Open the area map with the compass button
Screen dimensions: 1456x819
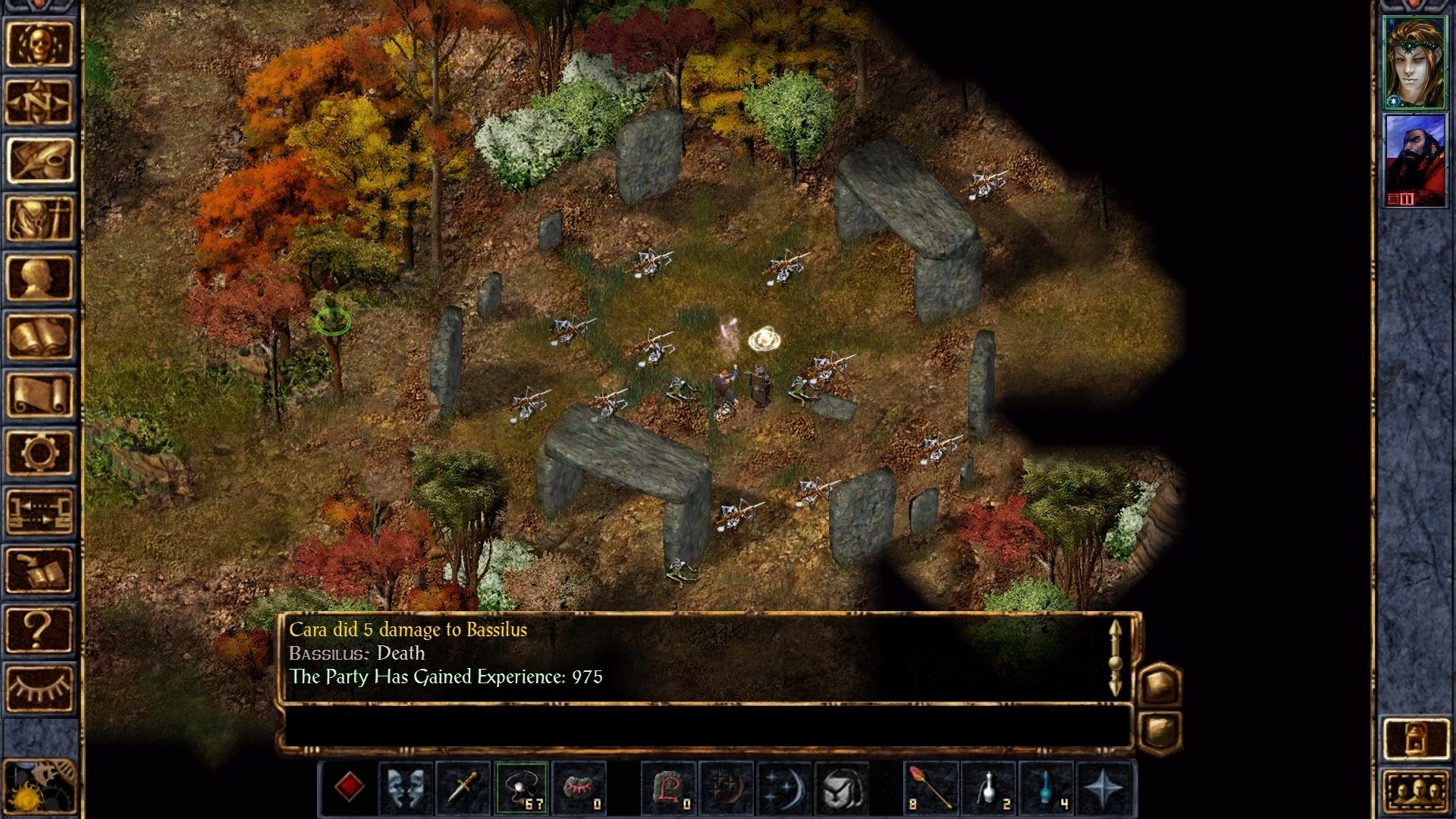[39, 102]
